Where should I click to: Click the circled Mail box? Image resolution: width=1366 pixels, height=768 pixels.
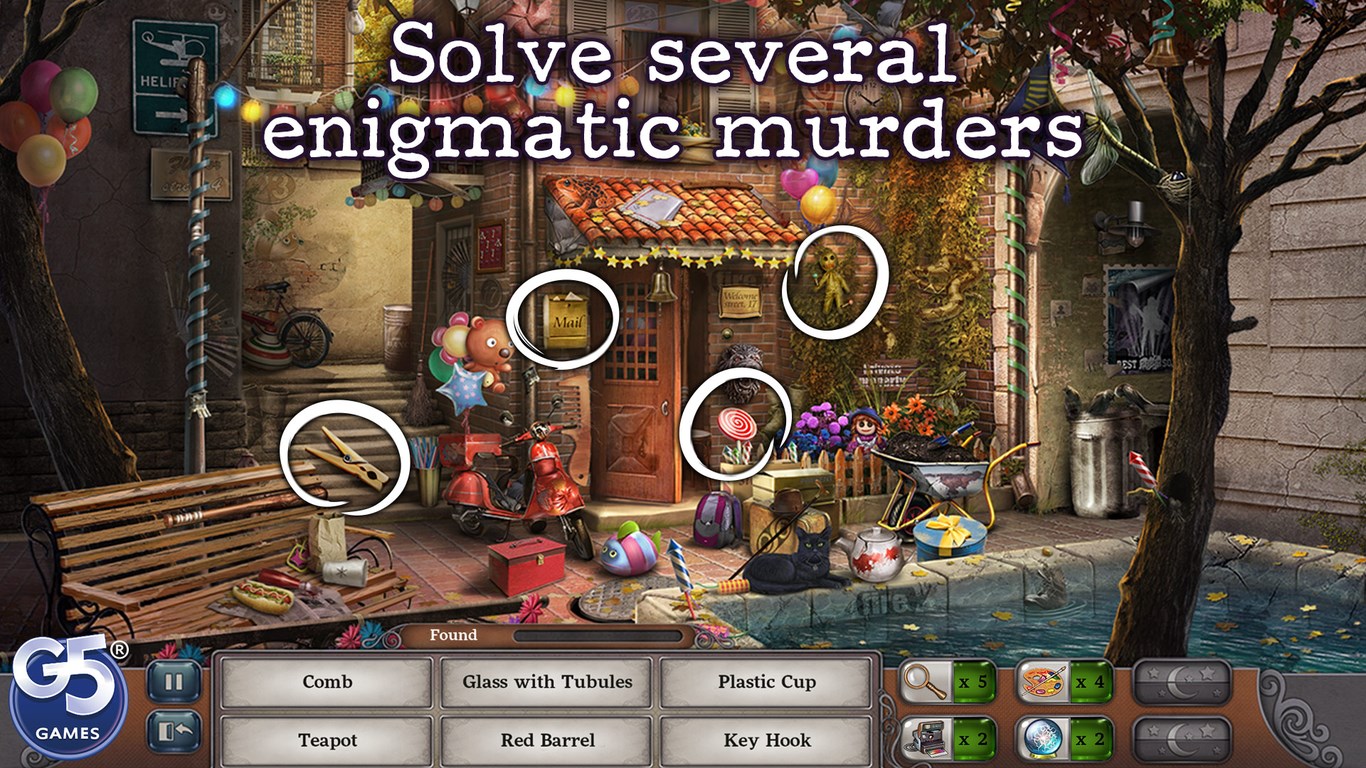564,320
